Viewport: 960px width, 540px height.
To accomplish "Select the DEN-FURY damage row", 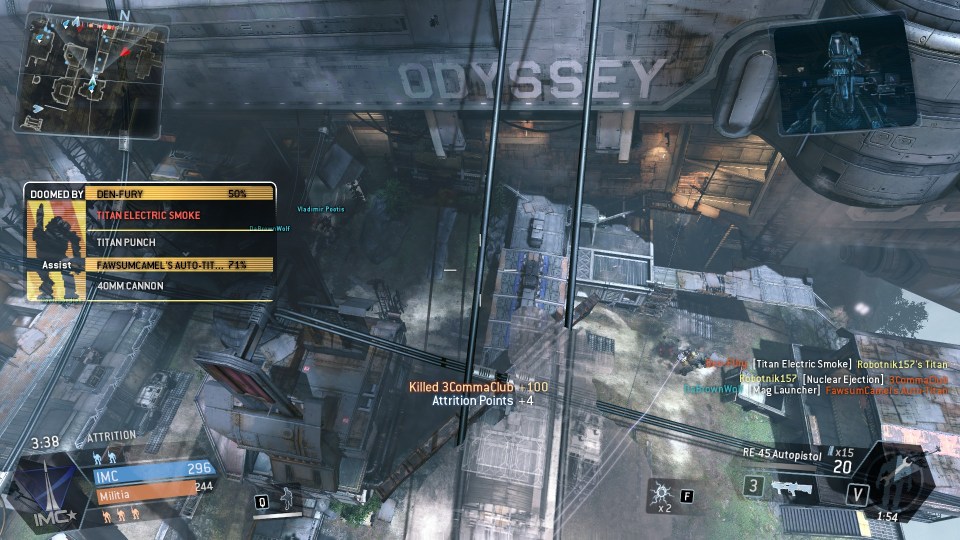I will point(180,193).
